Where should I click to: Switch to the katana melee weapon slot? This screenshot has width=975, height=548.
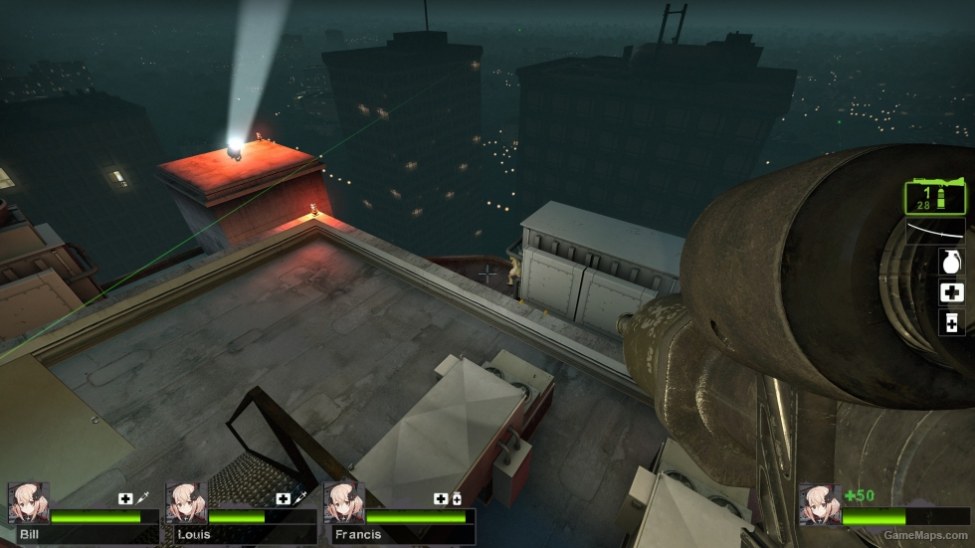[x=936, y=231]
